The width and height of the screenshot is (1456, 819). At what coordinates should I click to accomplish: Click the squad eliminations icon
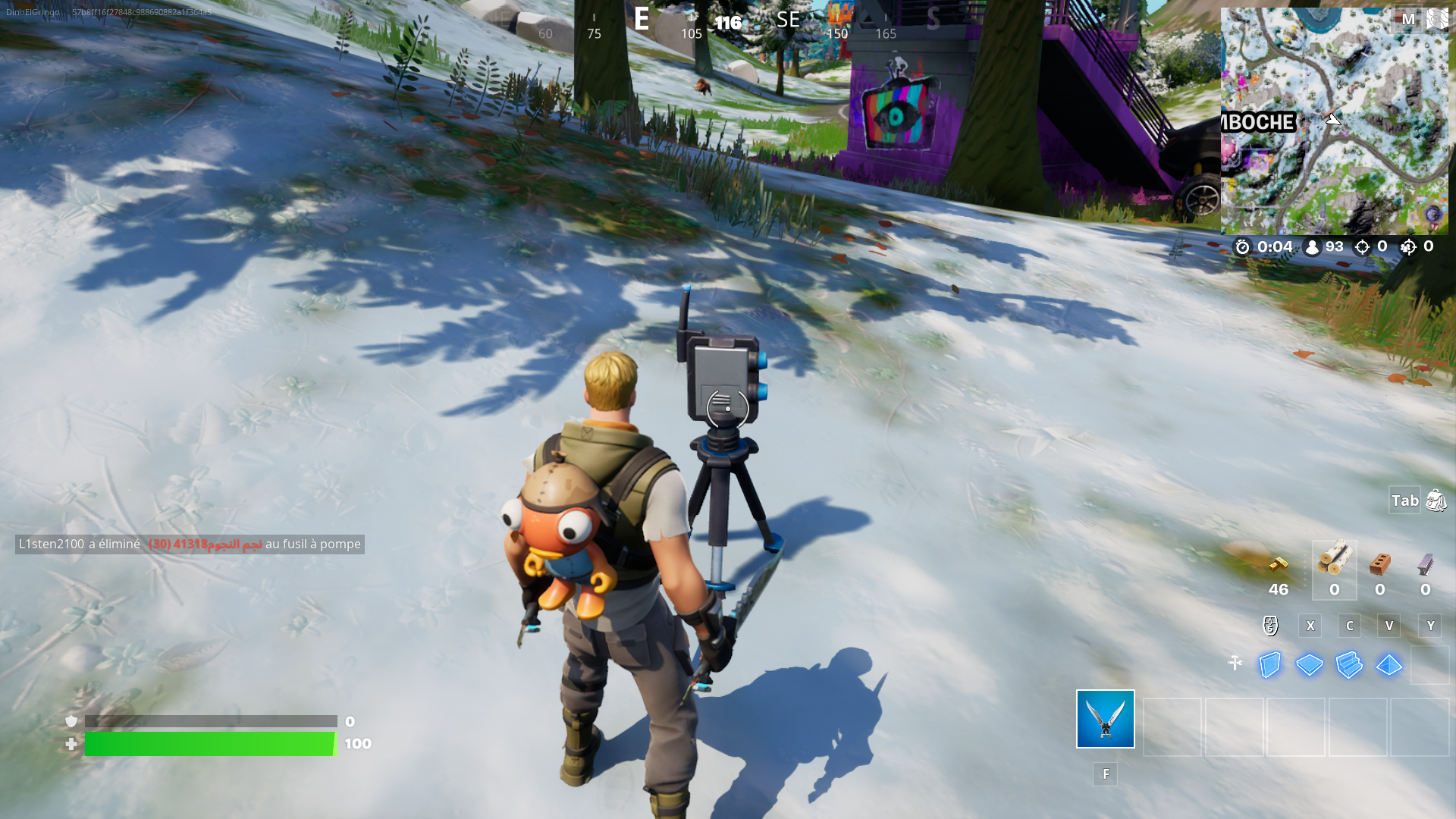click(x=1409, y=246)
